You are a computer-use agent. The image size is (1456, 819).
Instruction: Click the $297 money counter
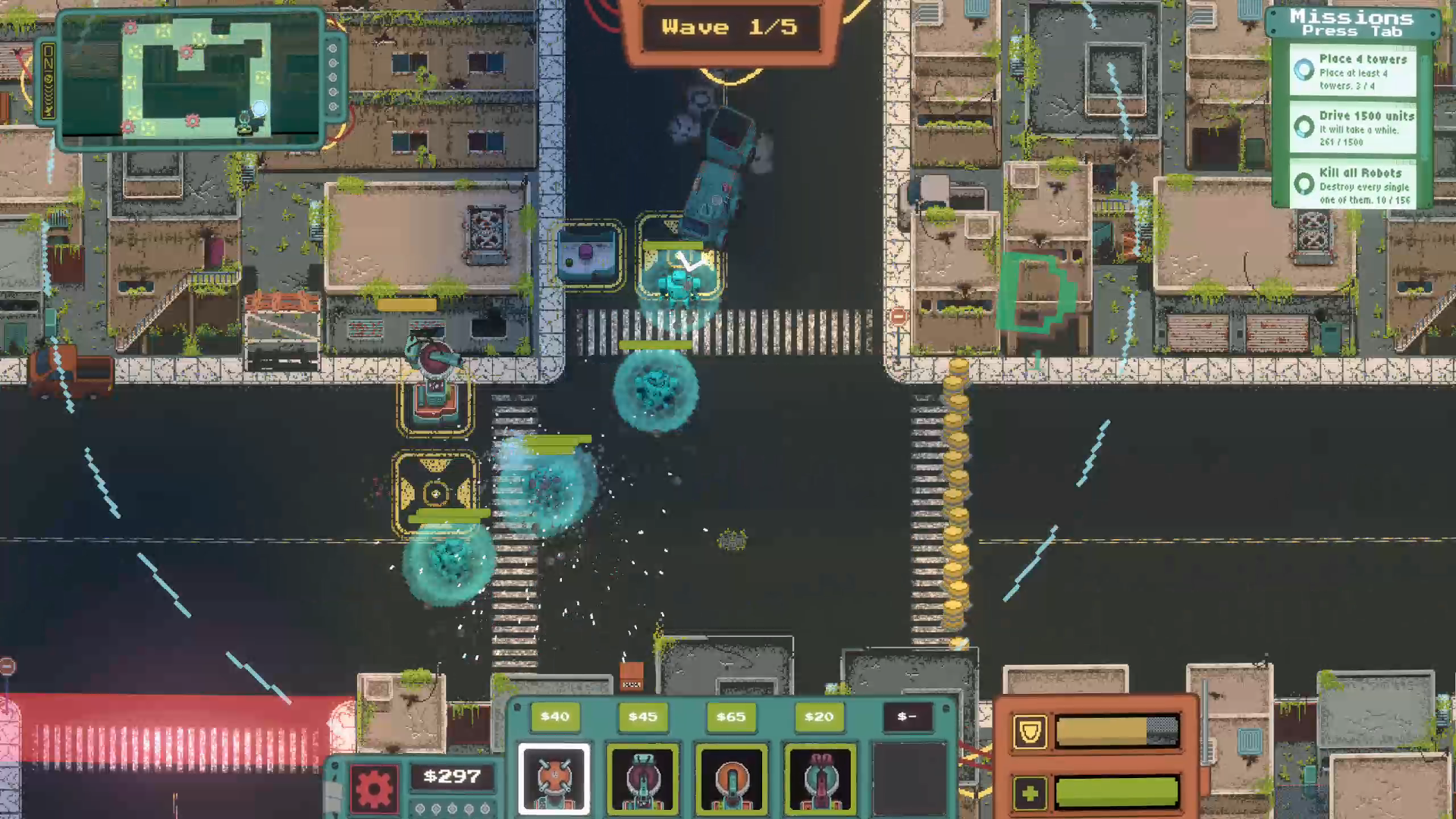[x=452, y=776]
